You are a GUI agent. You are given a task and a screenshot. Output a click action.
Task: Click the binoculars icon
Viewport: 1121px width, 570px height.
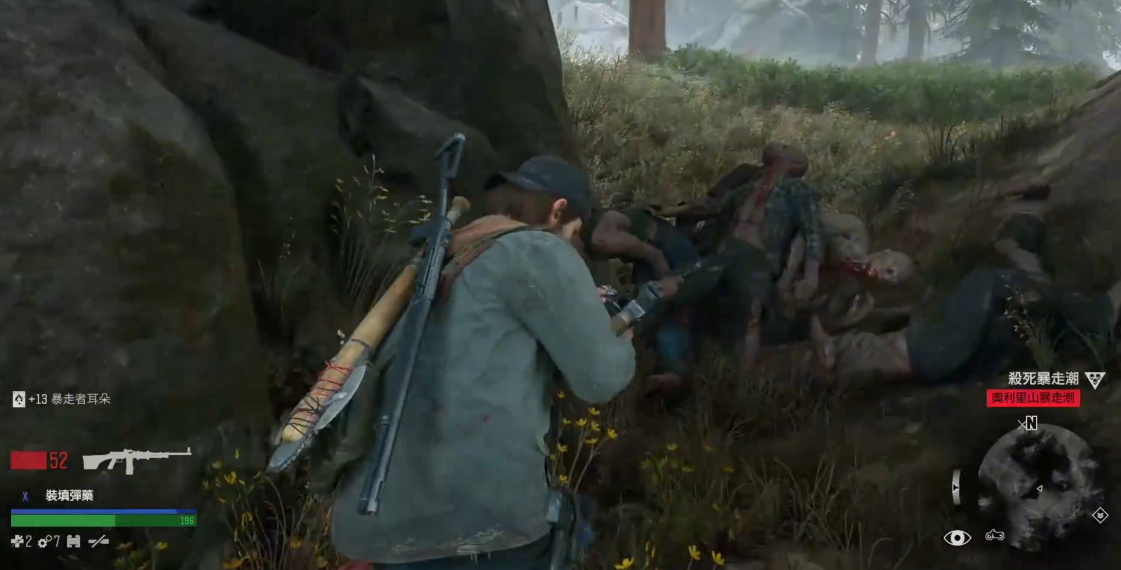tap(72, 541)
